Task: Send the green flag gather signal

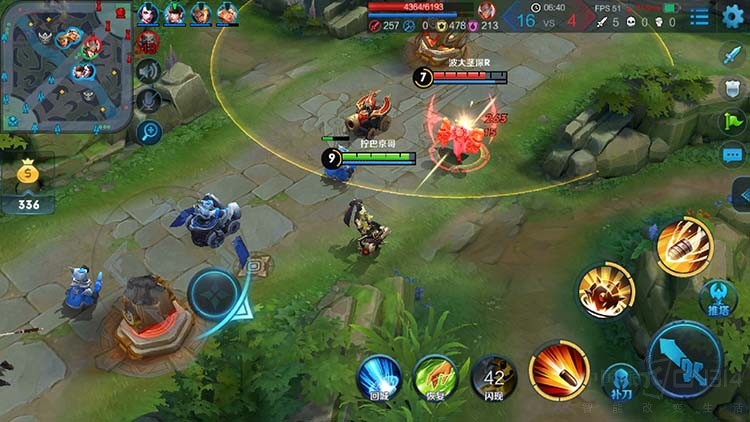Action: pyautogui.click(x=732, y=121)
